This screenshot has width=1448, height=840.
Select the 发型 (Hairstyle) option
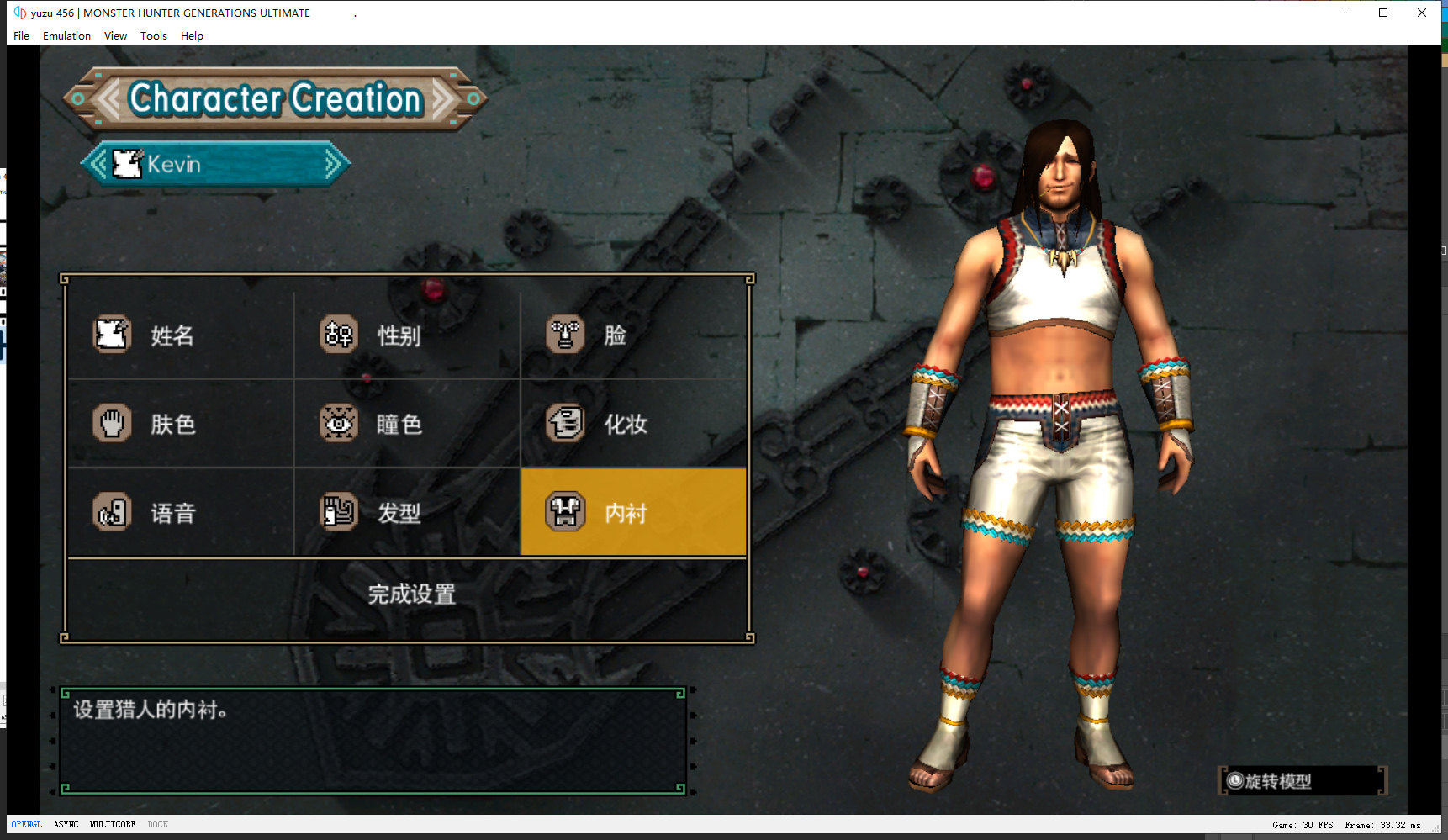(x=399, y=513)
